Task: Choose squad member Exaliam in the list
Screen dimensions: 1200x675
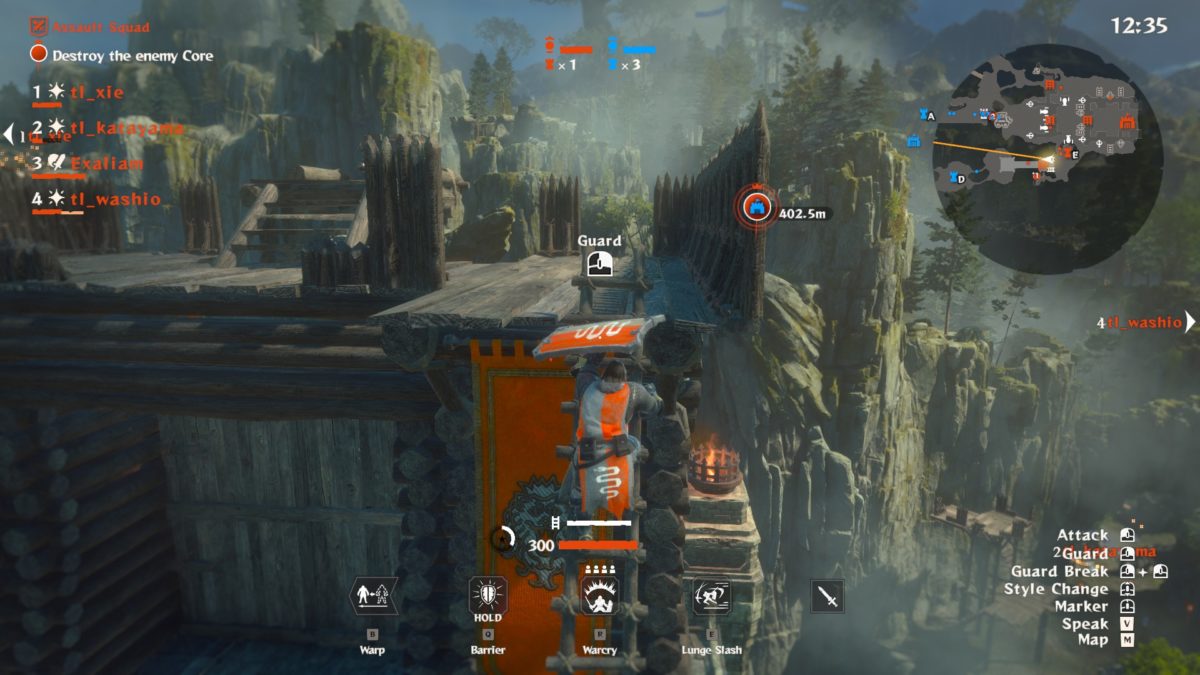Action: (x=107, y=163)
